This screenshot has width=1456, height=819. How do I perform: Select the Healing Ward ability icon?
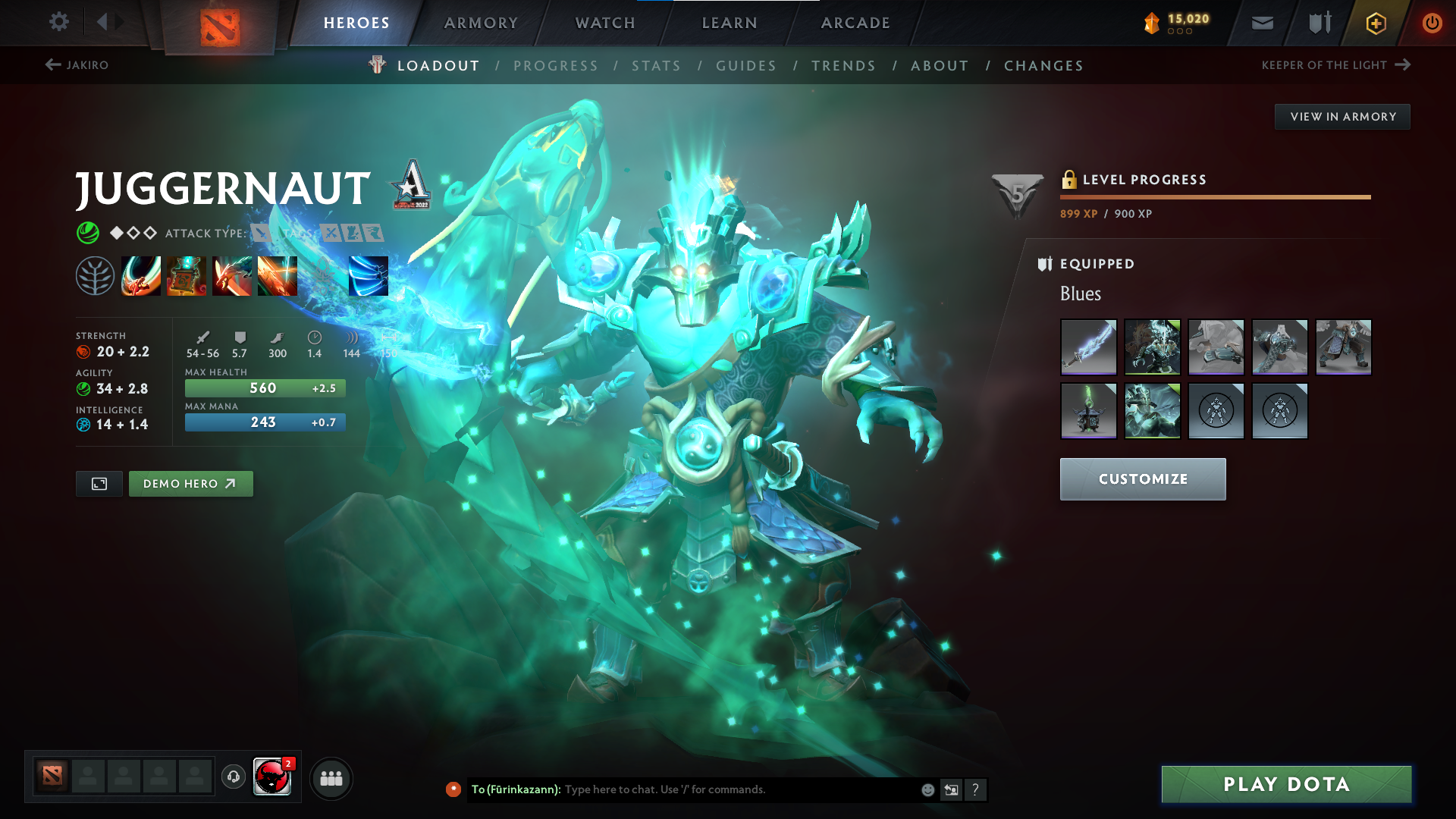(186, 276)
